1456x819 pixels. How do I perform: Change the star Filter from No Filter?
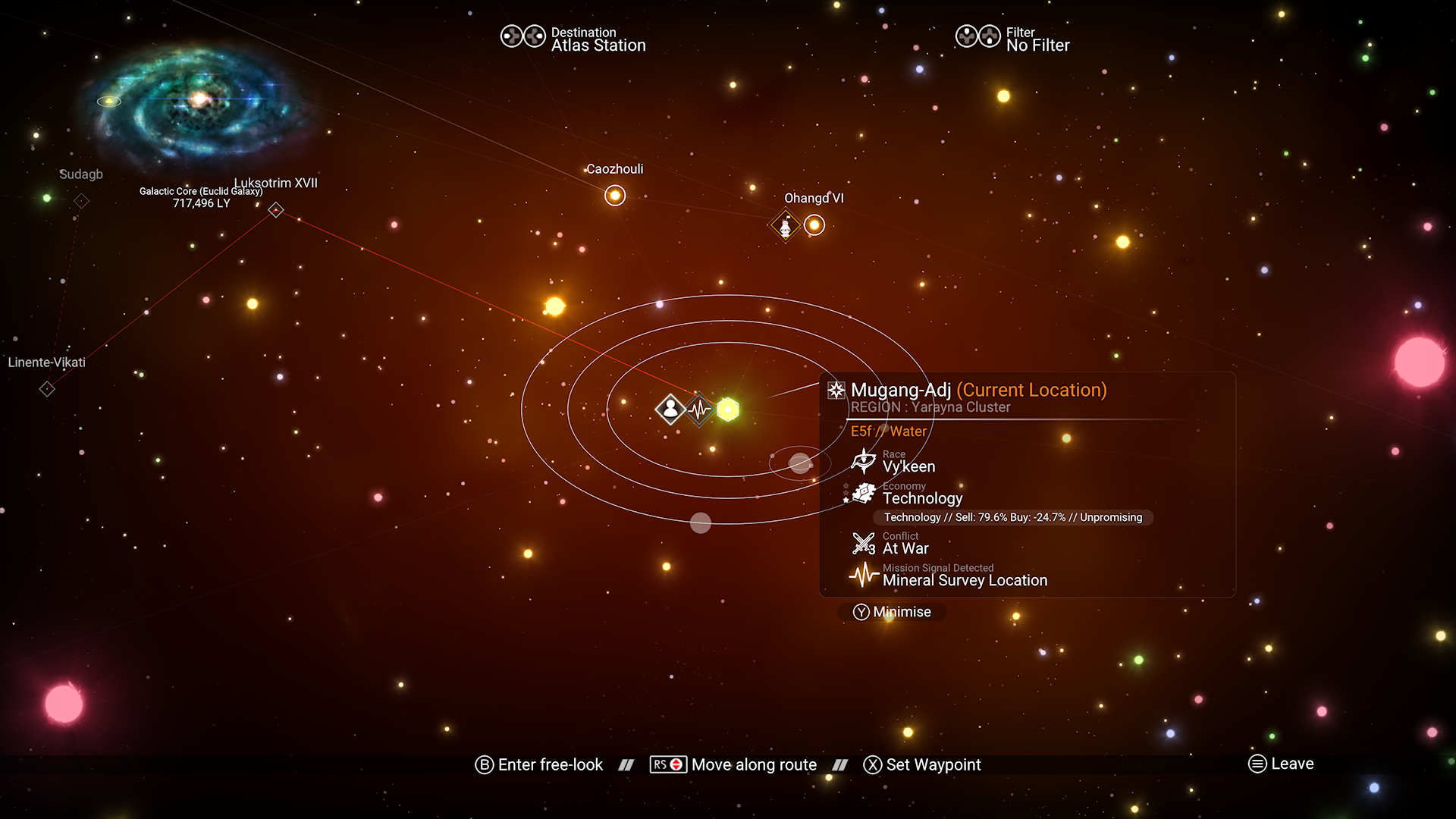pos(1013,39)
